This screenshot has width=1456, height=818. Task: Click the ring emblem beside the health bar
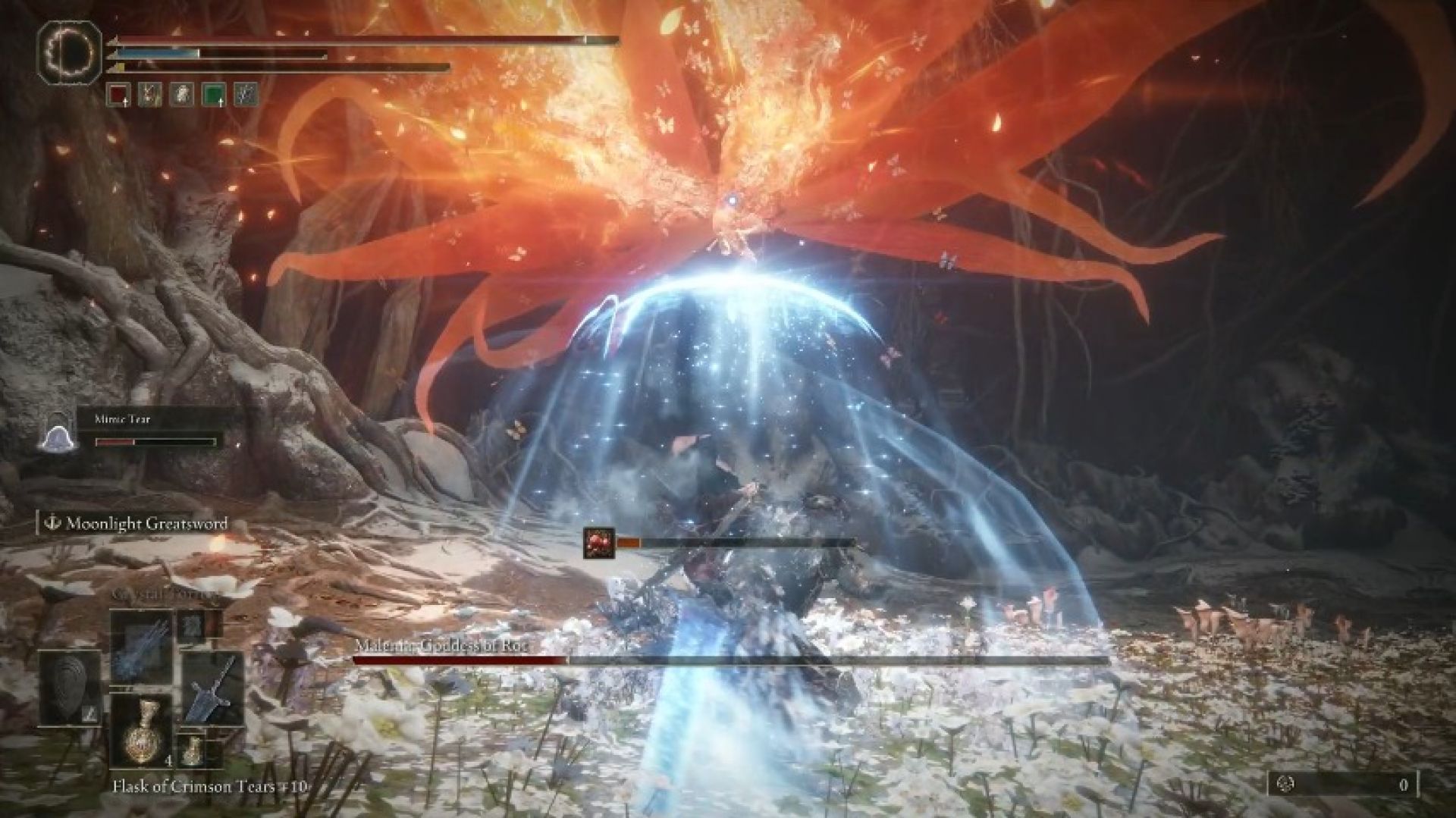click(70, 50)
